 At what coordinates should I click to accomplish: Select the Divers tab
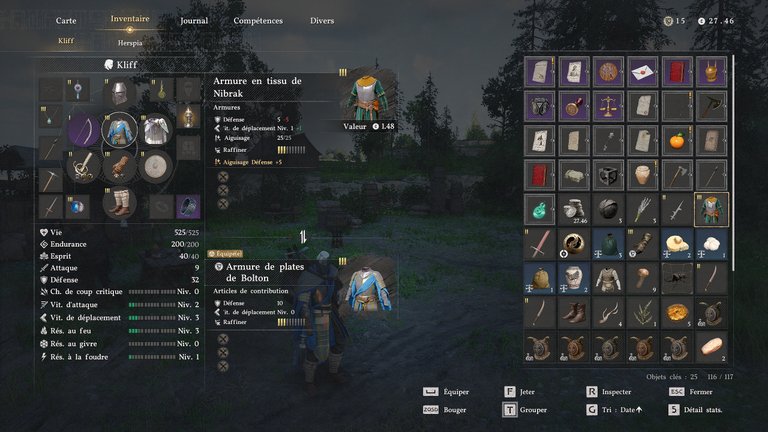[x=322, y=20]
